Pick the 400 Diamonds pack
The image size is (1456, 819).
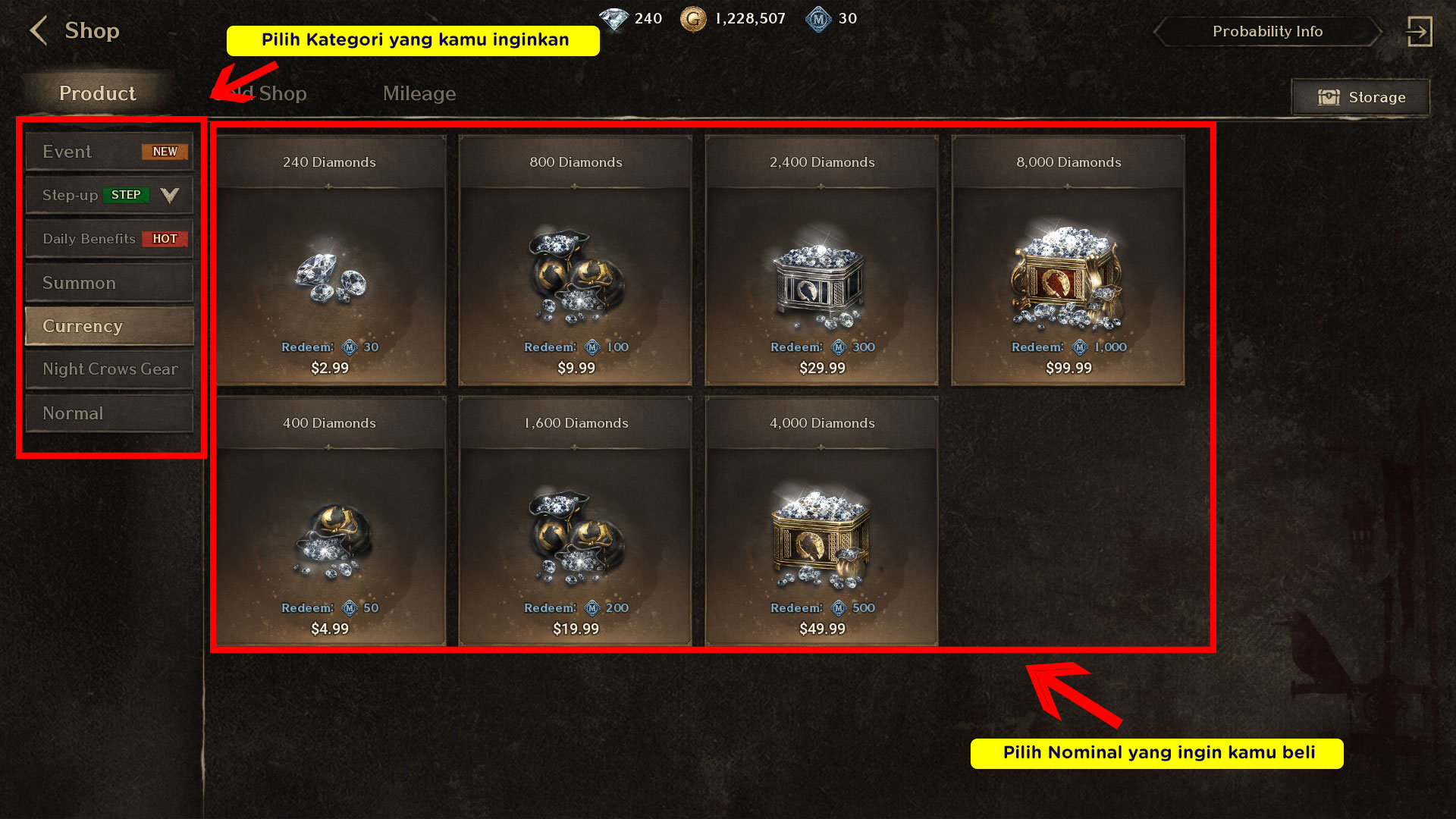point(330,521)
